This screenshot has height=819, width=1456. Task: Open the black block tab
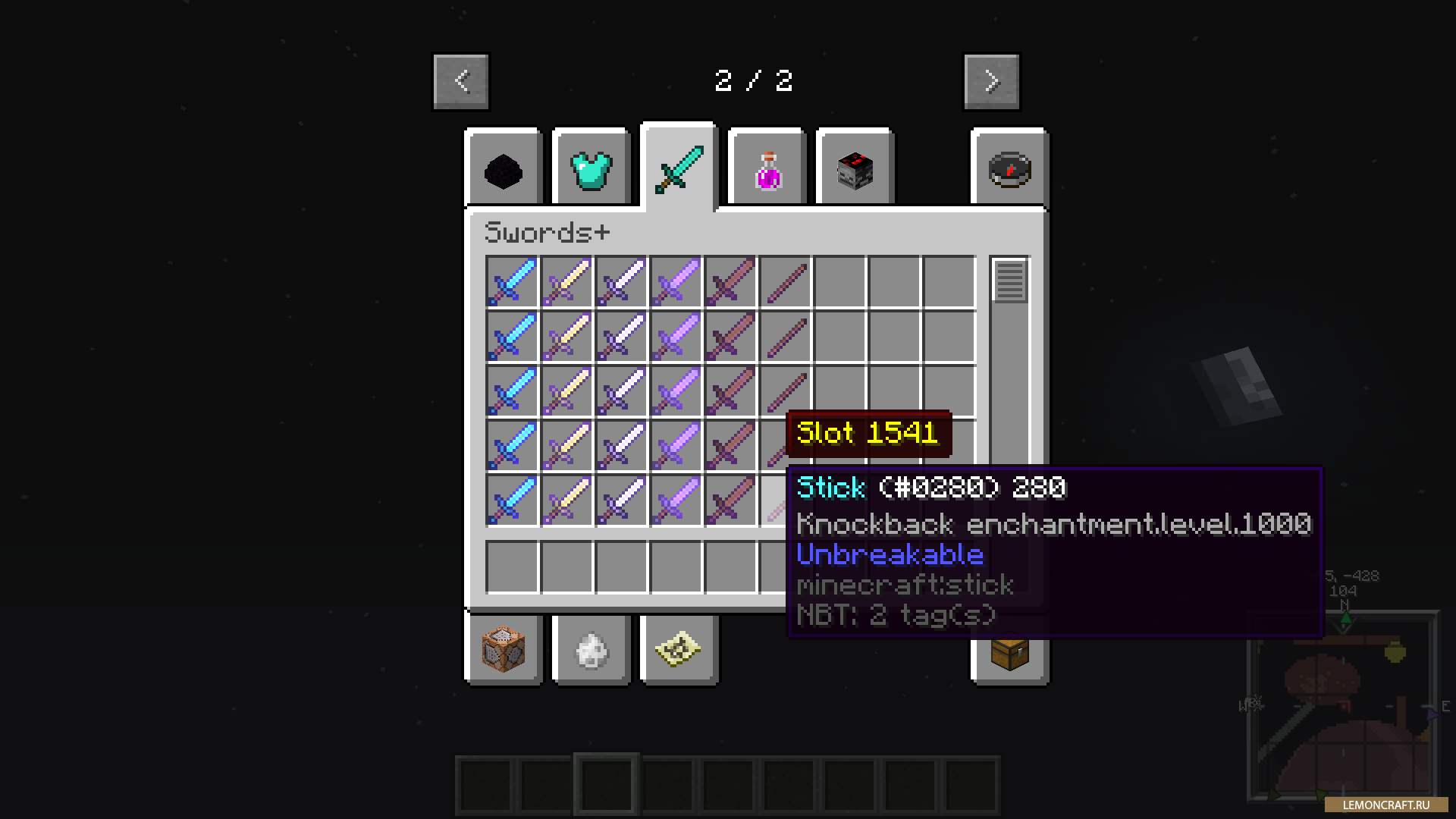[x=504, y=169]
